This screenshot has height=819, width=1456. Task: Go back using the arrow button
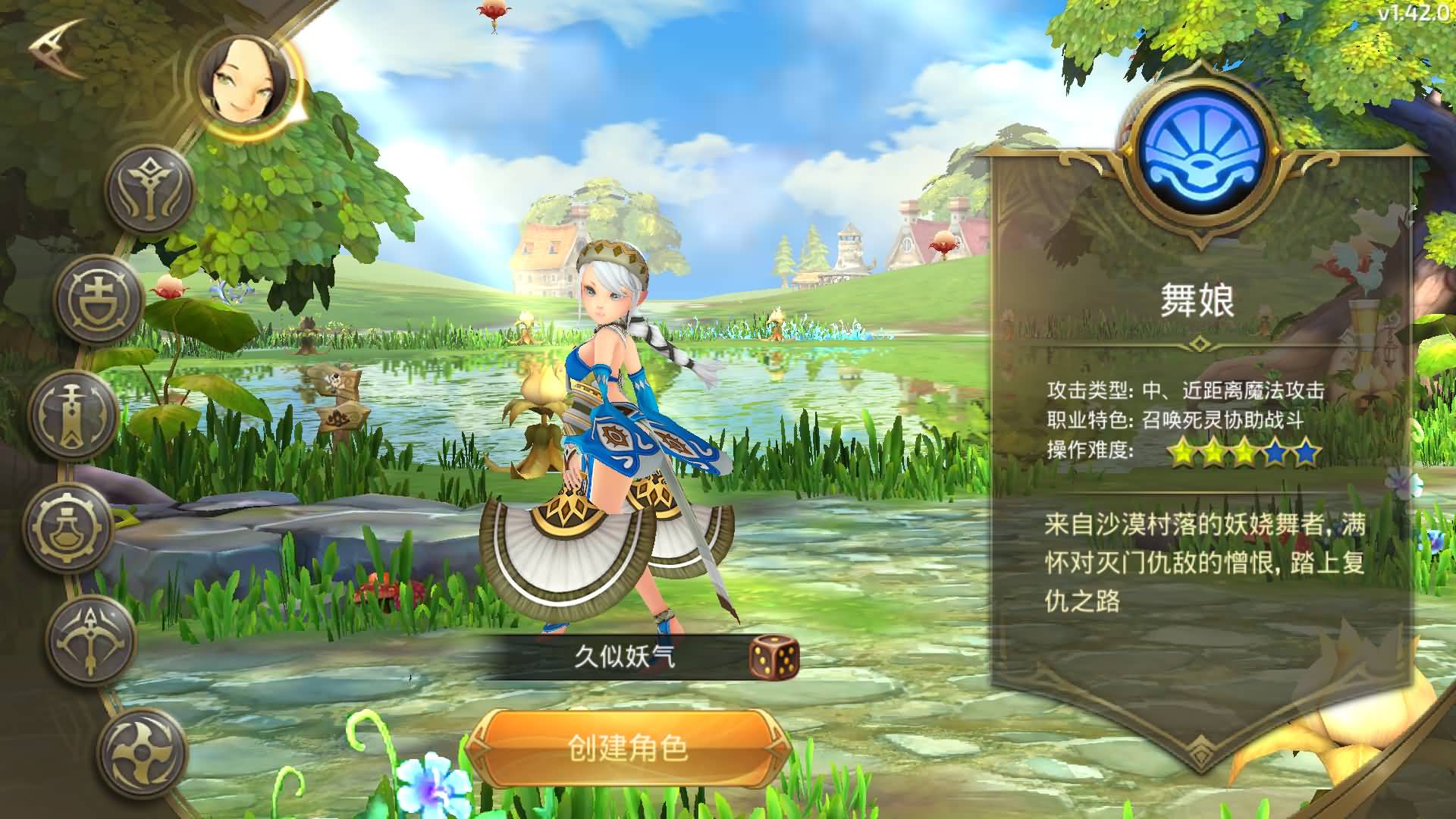[x=57, y=50]
